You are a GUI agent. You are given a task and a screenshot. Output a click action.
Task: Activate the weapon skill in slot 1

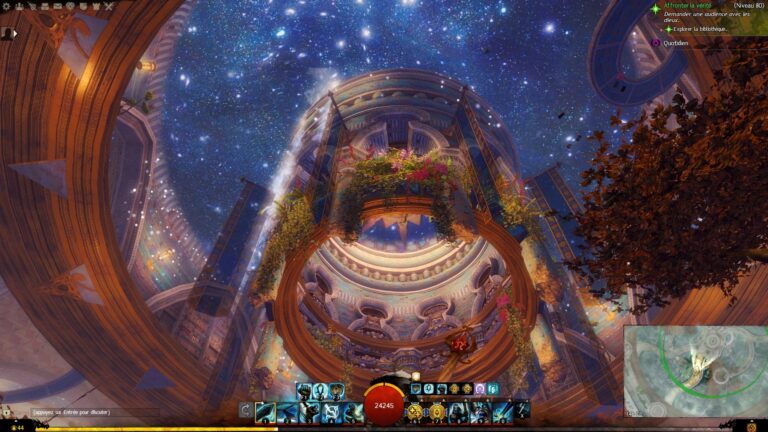tap(265, 411)
